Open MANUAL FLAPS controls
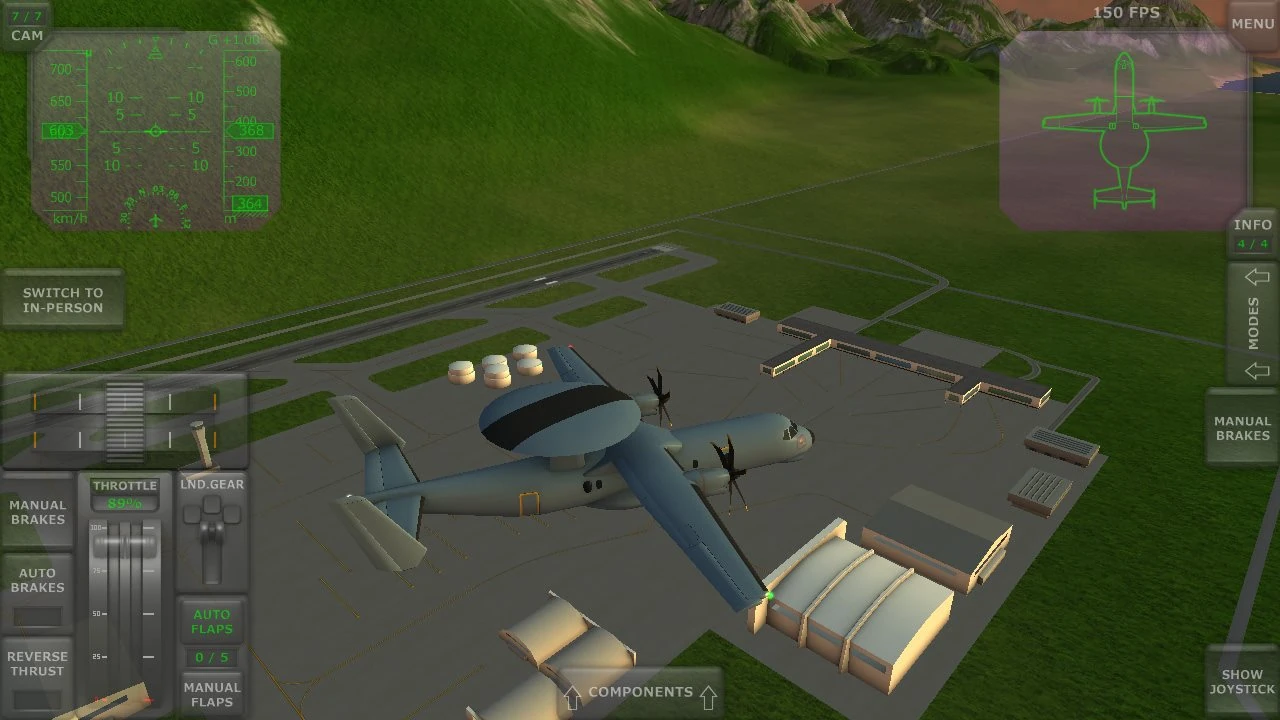The width and height of the screenshot is (1280, 720). tap(211, 695)
